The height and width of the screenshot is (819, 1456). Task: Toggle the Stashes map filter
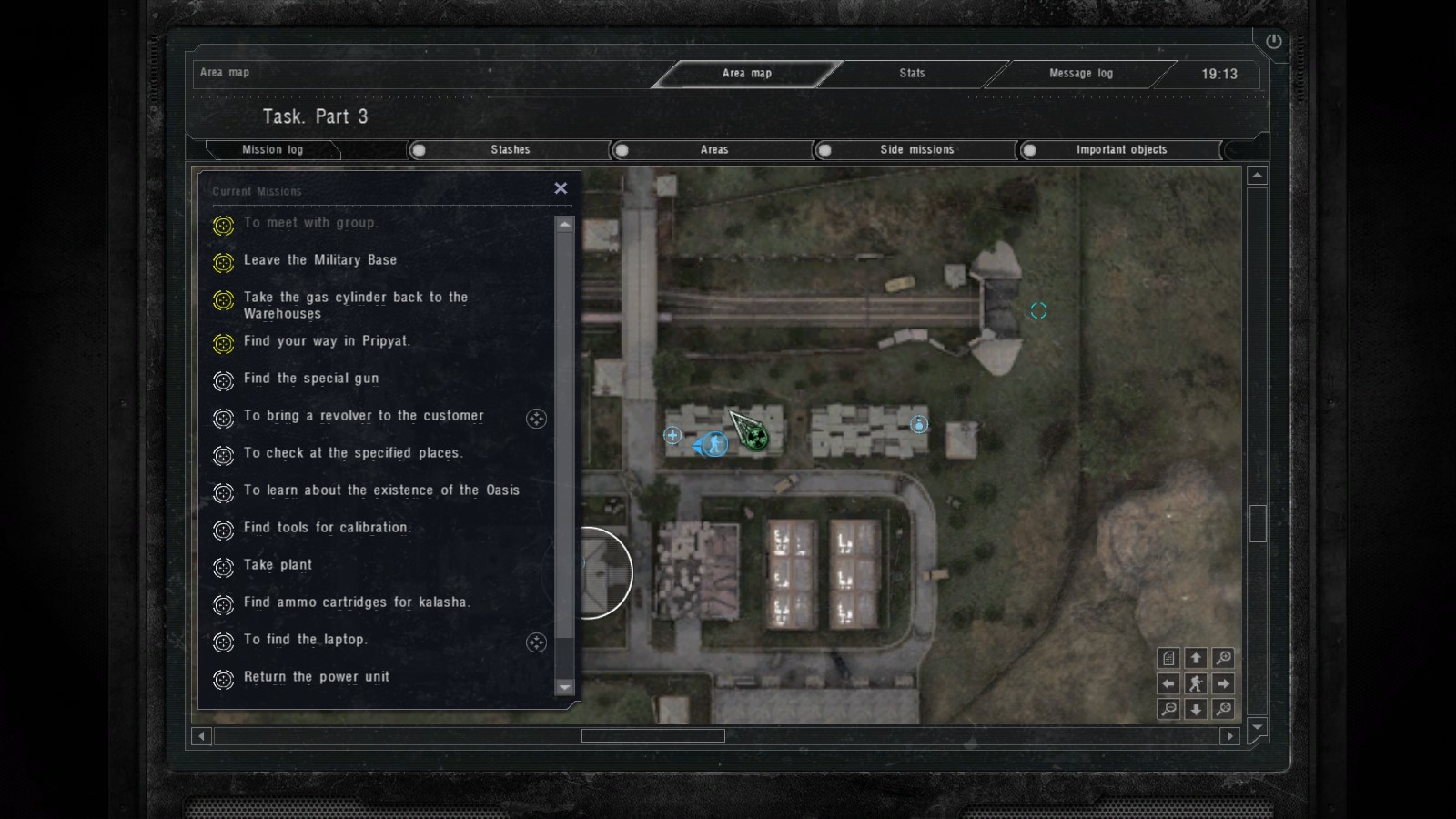pos(420,150)
